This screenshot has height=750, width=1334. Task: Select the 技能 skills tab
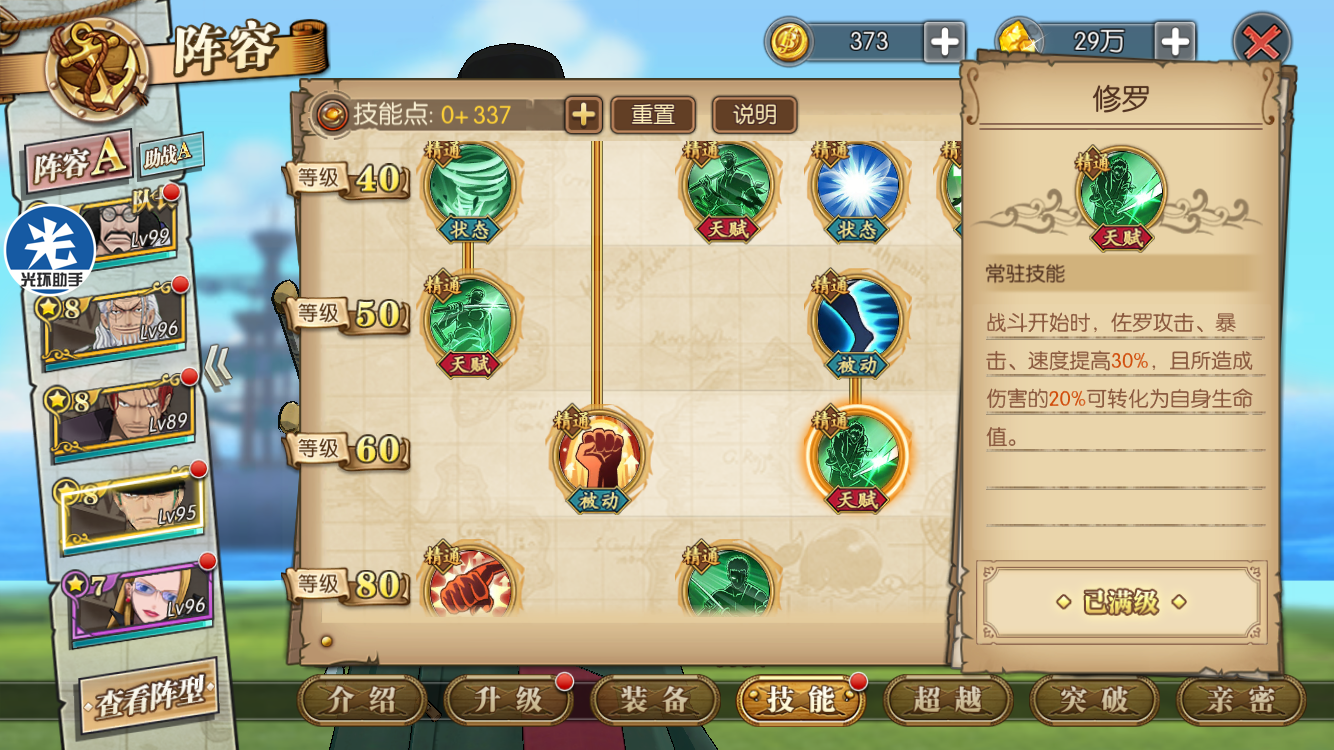point(800,700)
